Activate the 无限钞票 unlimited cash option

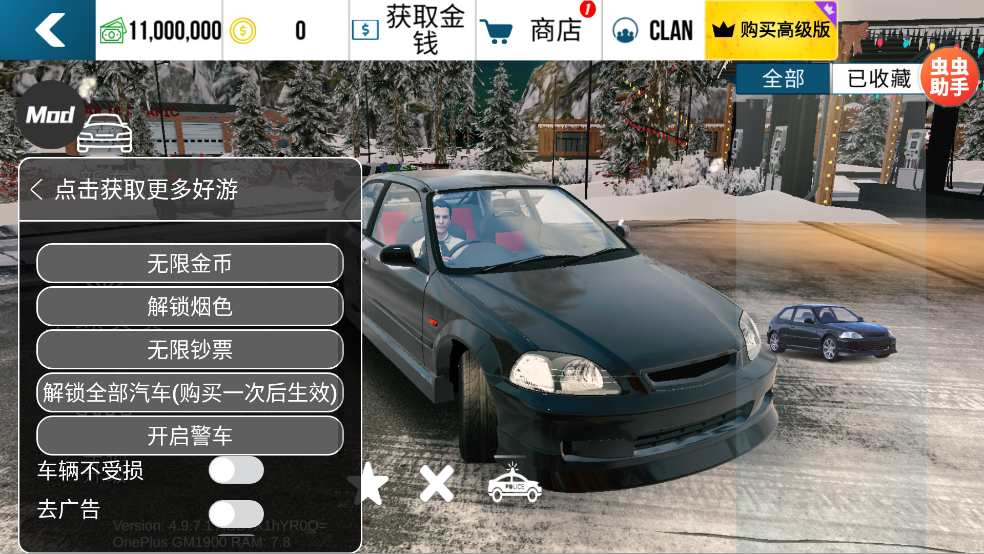(x=190, y=349)
